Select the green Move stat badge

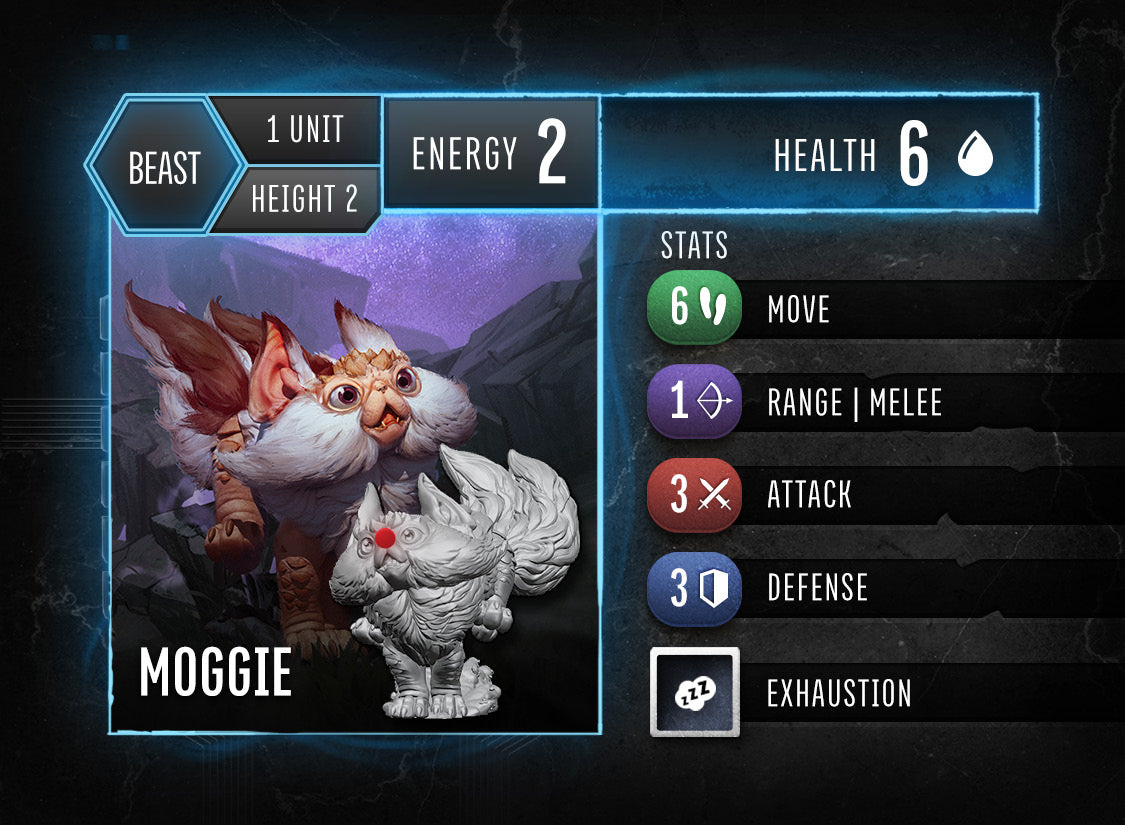pyautogui.click(x=694, y=308)
